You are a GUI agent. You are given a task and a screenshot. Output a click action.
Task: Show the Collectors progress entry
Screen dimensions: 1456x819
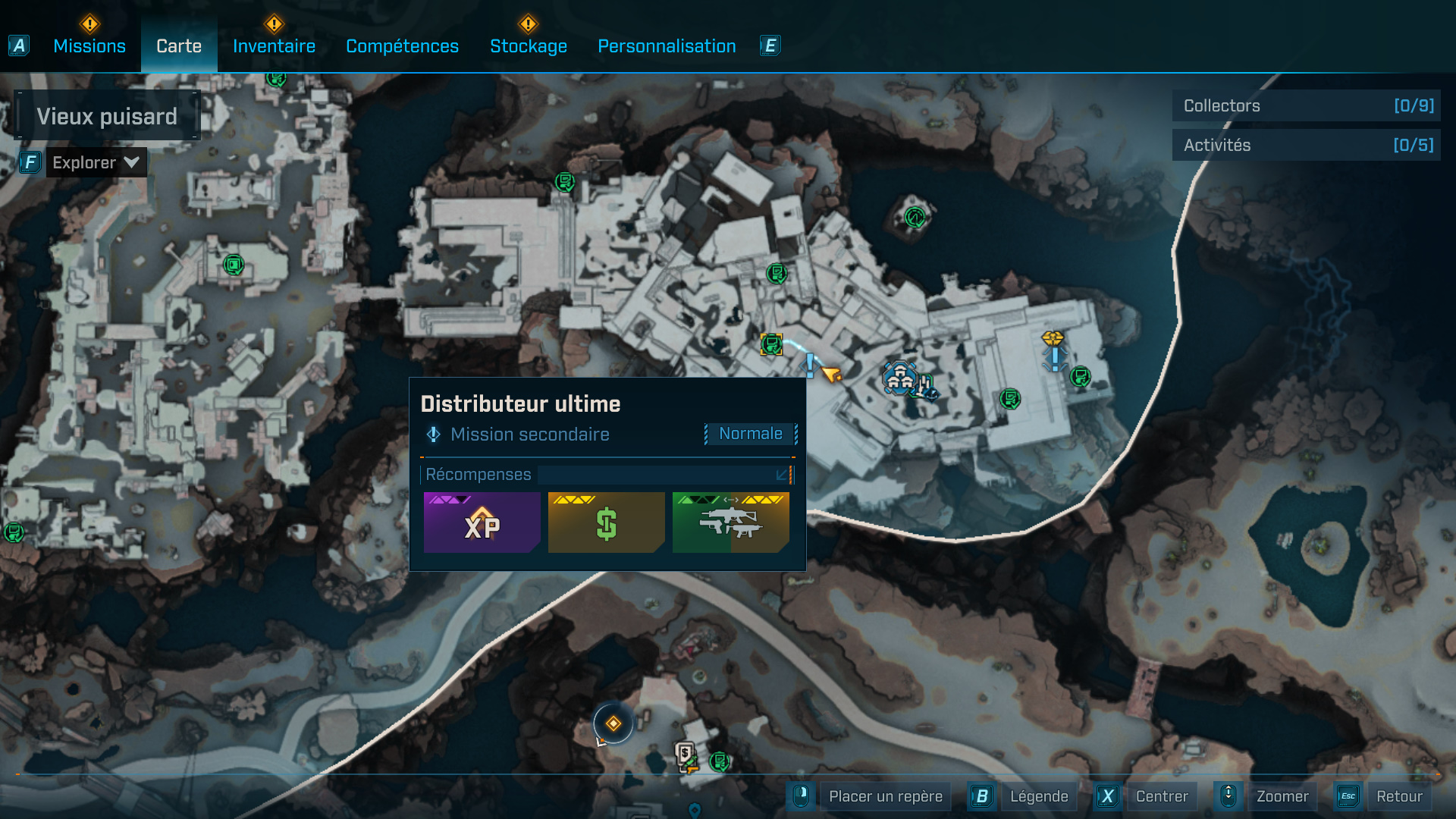[x=1306, y=105]
